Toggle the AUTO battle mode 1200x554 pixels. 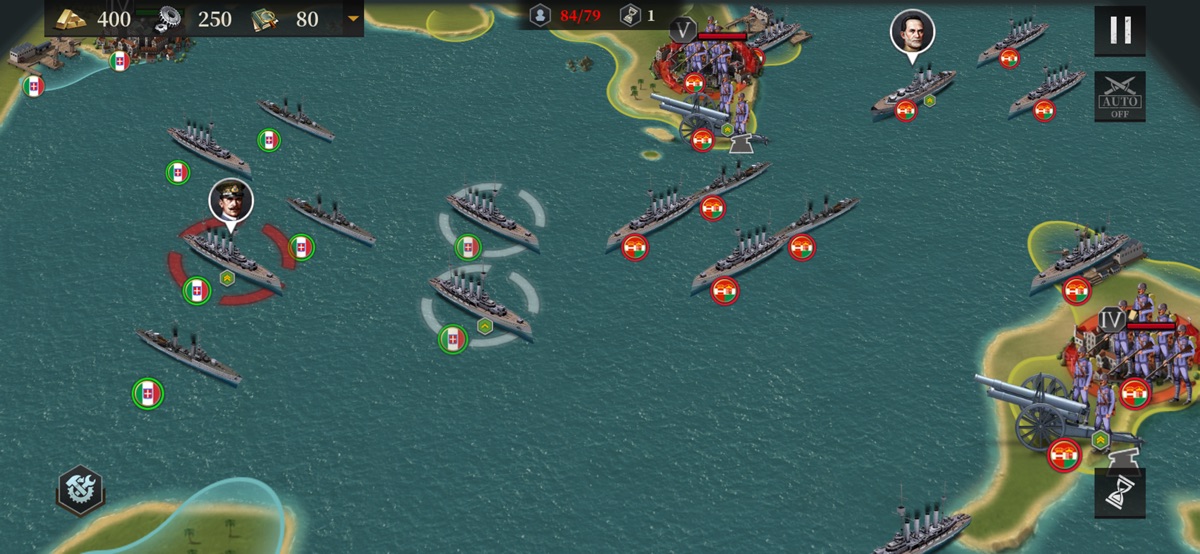tap(1120, 96)
